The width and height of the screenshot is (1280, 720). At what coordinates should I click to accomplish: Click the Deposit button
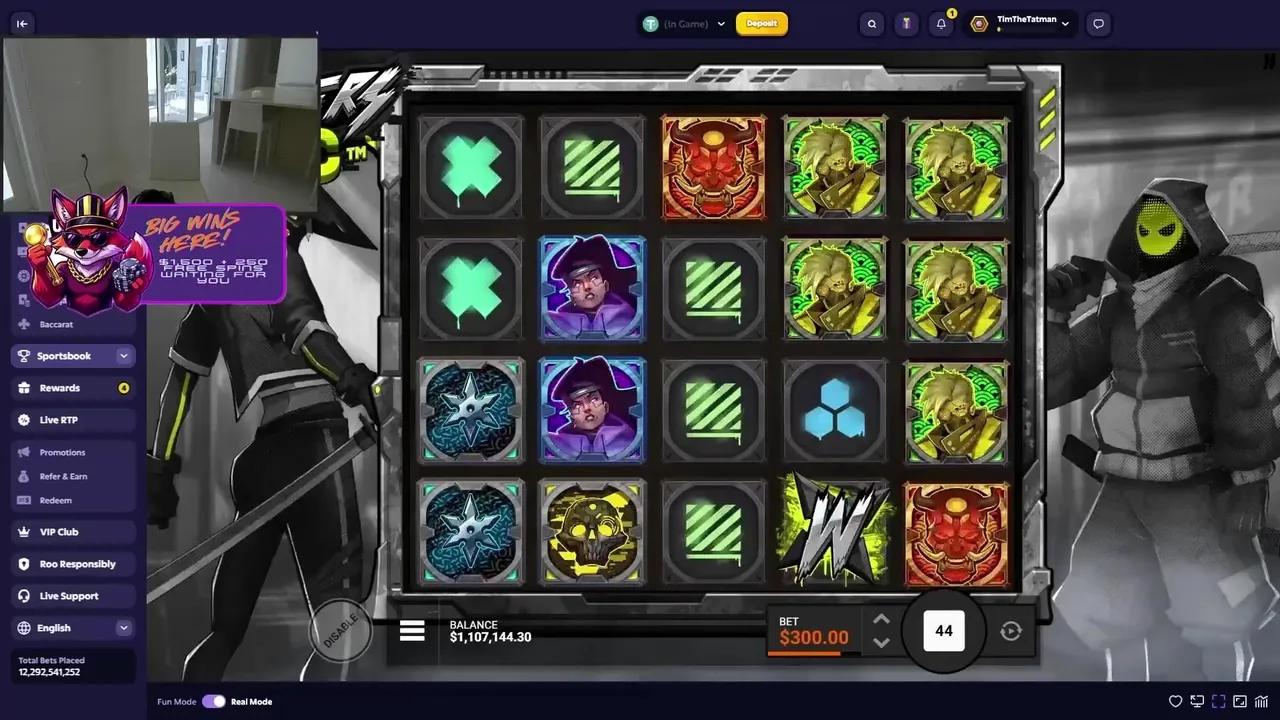tap(762, 23)
